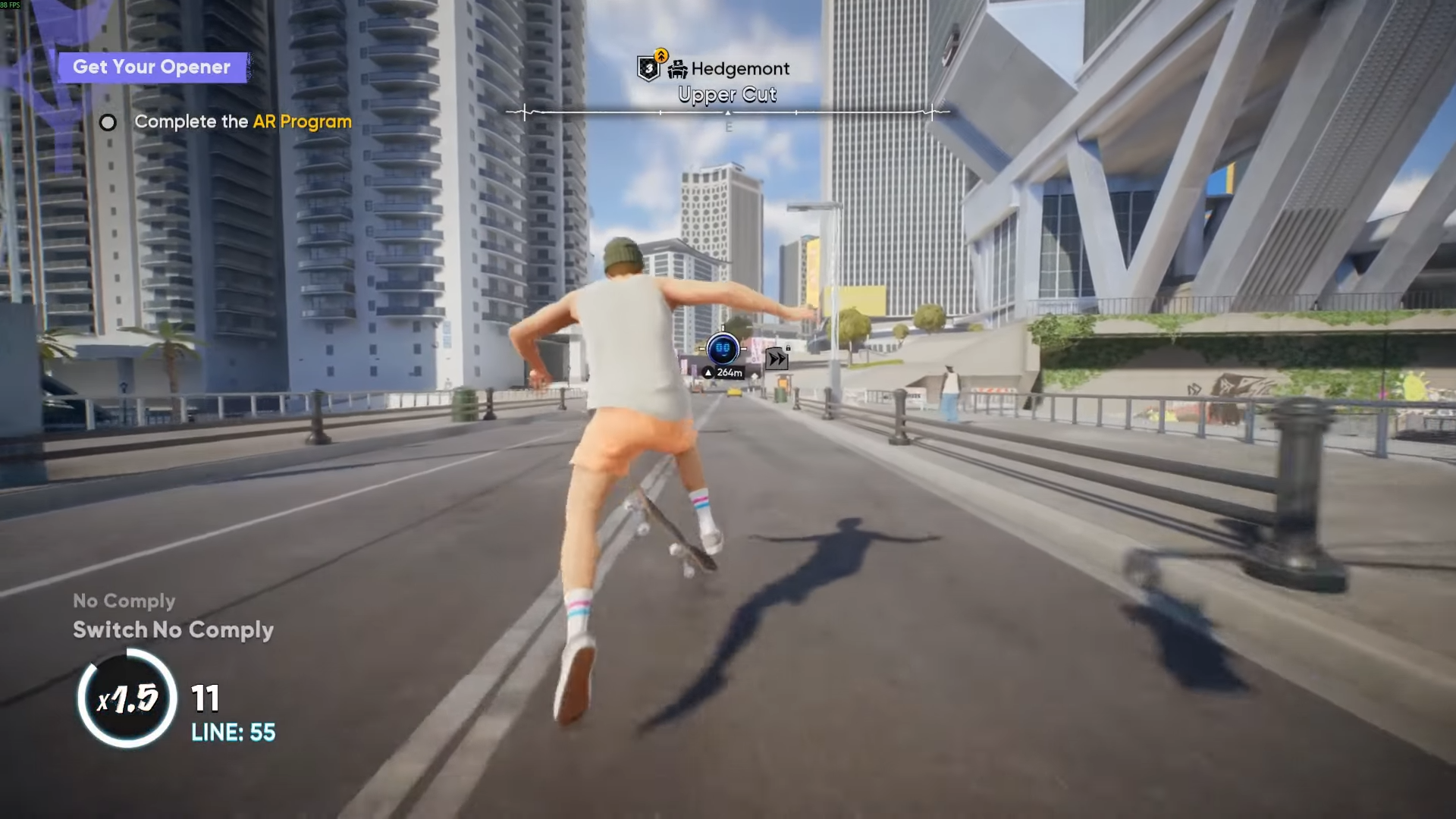1456x819 pixels.
Task: Click the locked fast travel double-chevron icon
Action: (x=777, y=359)
